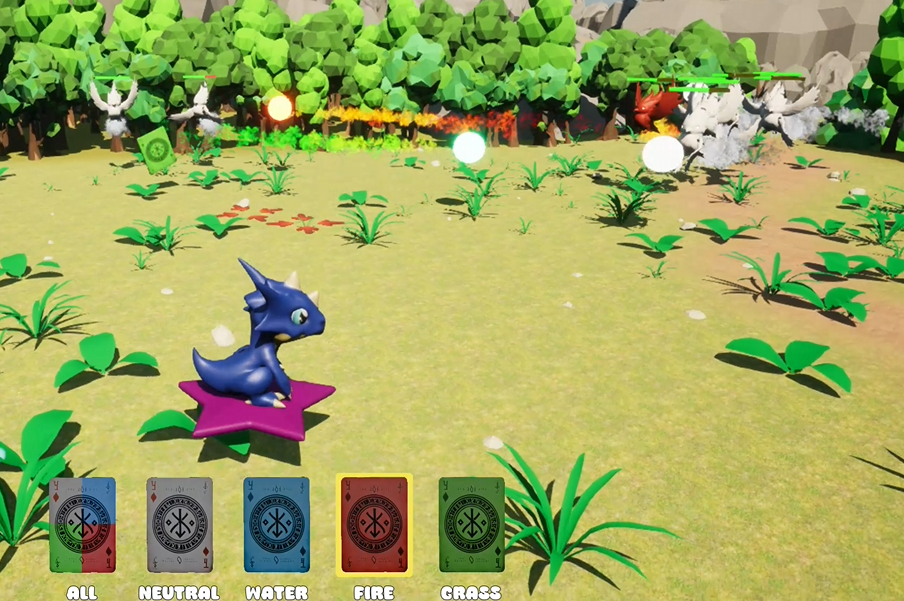
Task: Select the multicolored All card
Action: [83, 525]
